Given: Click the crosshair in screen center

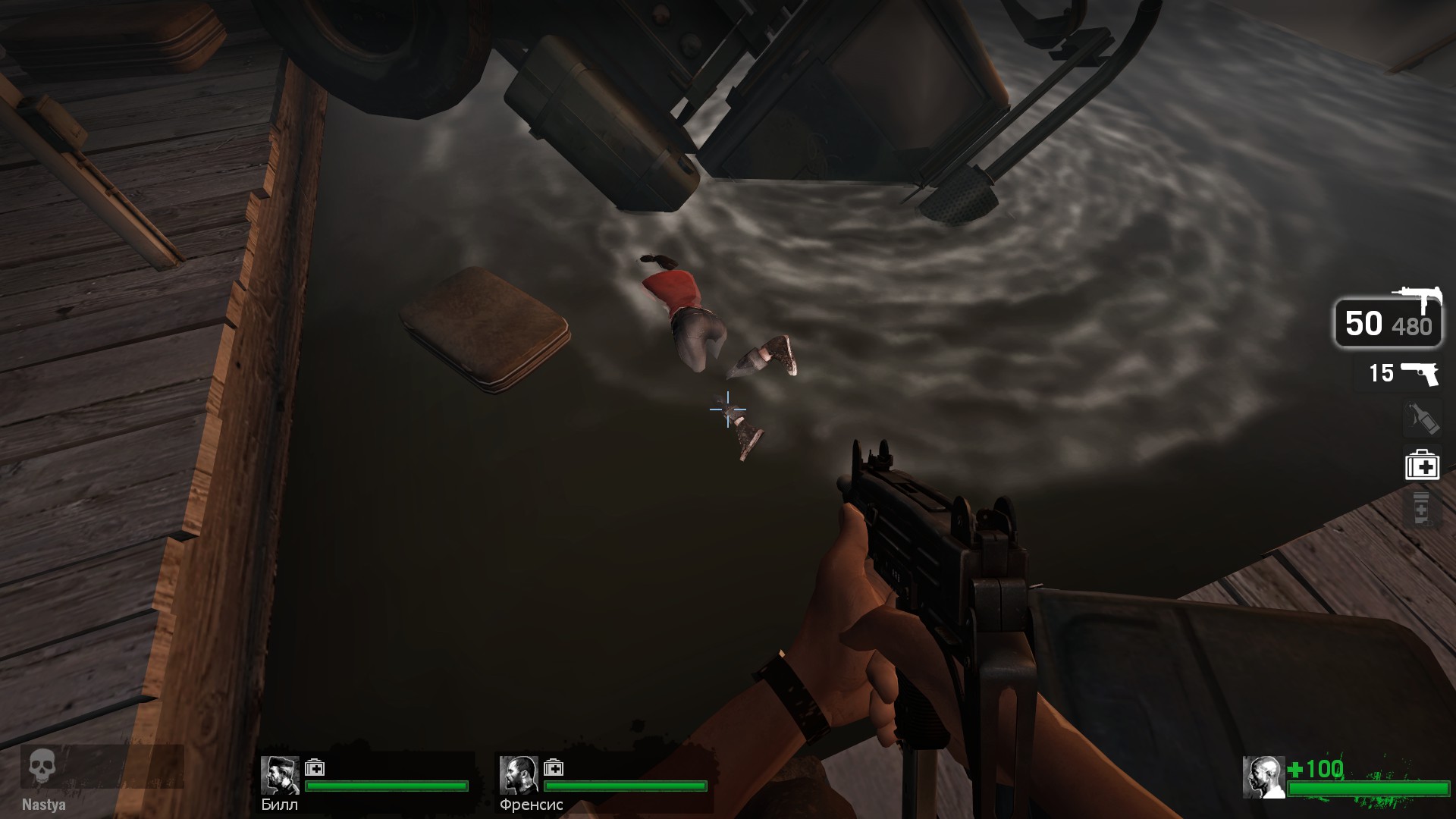Looking at the screenshot, I should [726, 409].
